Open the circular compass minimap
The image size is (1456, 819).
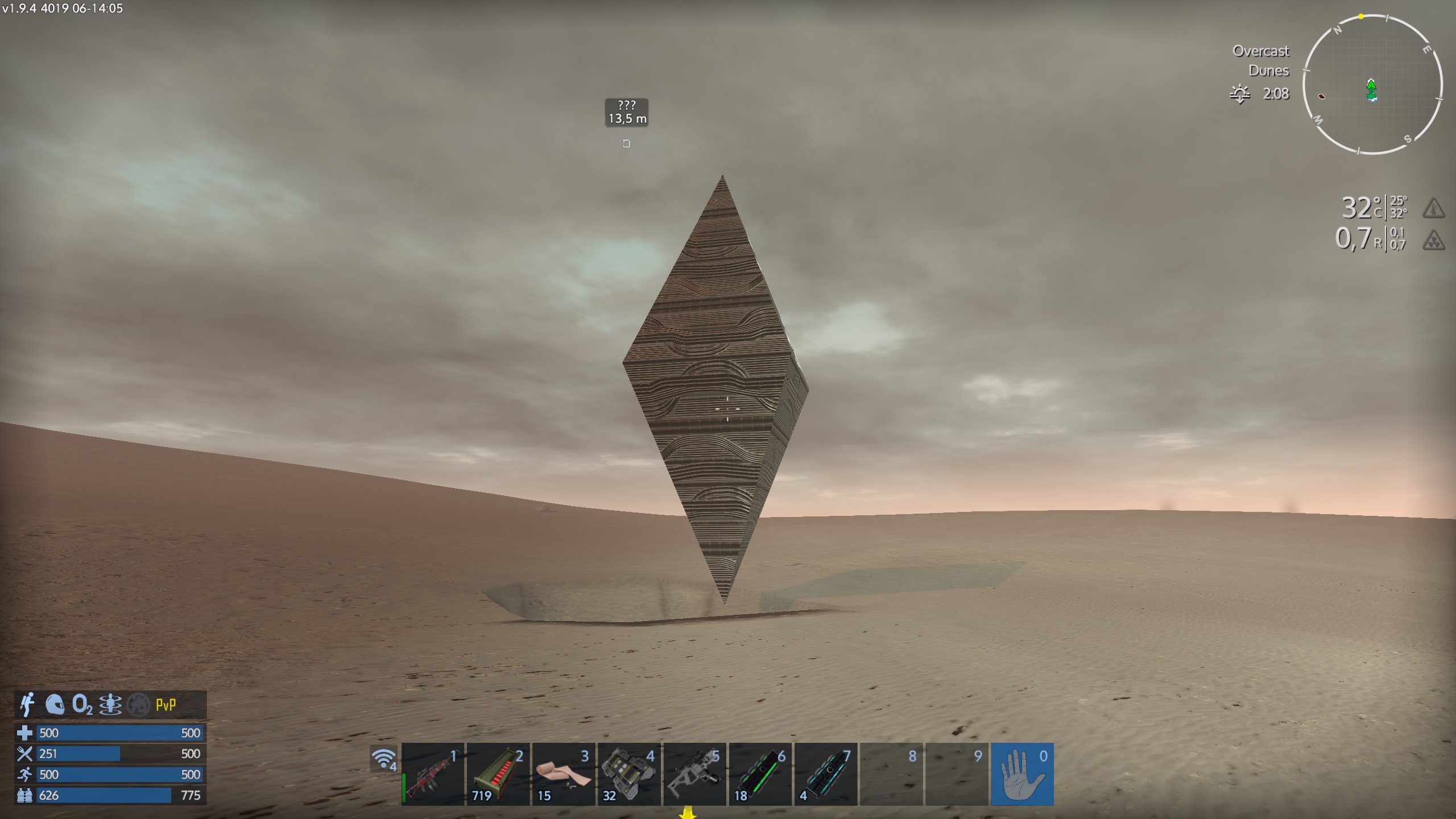1372,85
